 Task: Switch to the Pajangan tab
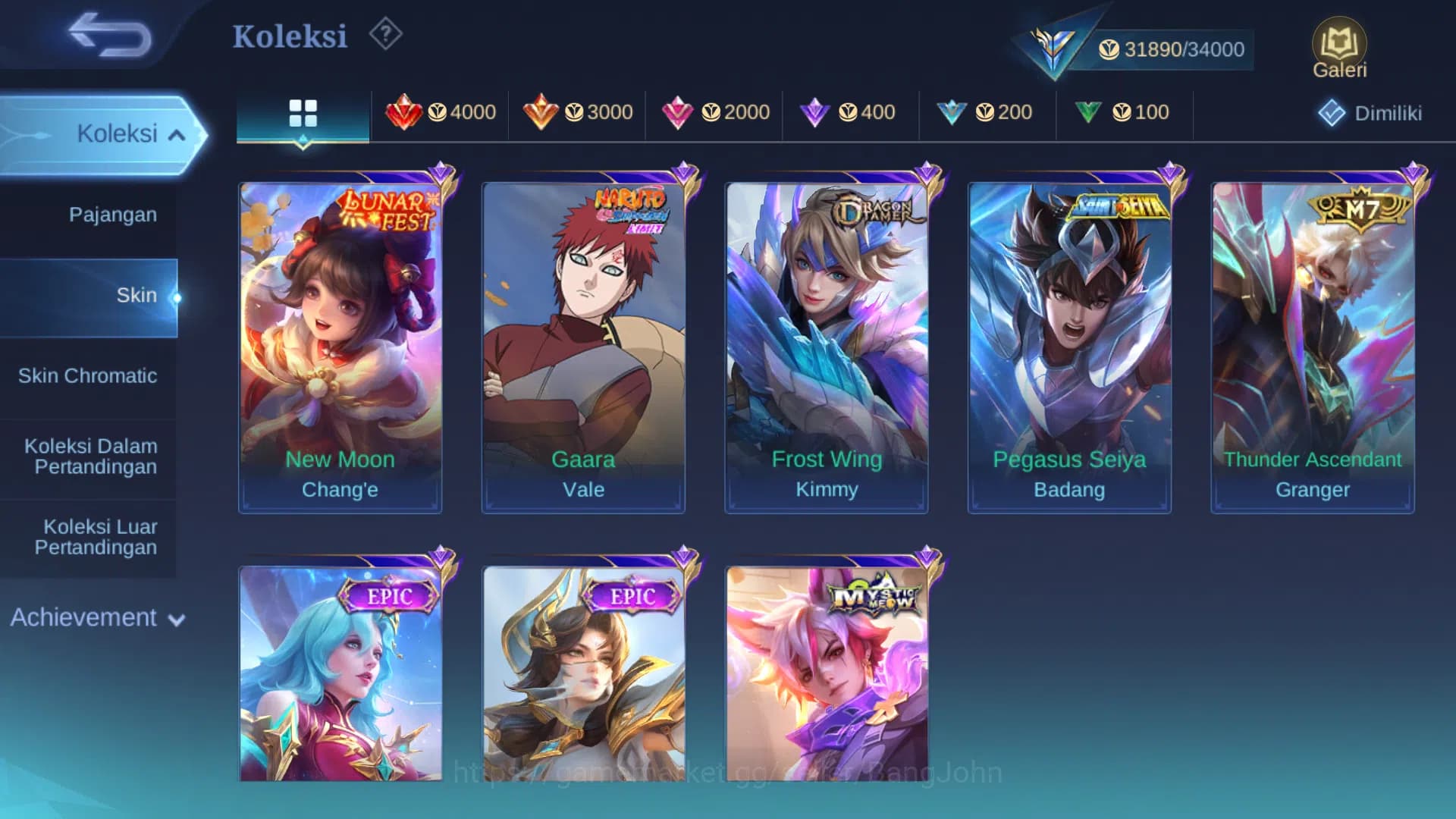click(112, 215)
